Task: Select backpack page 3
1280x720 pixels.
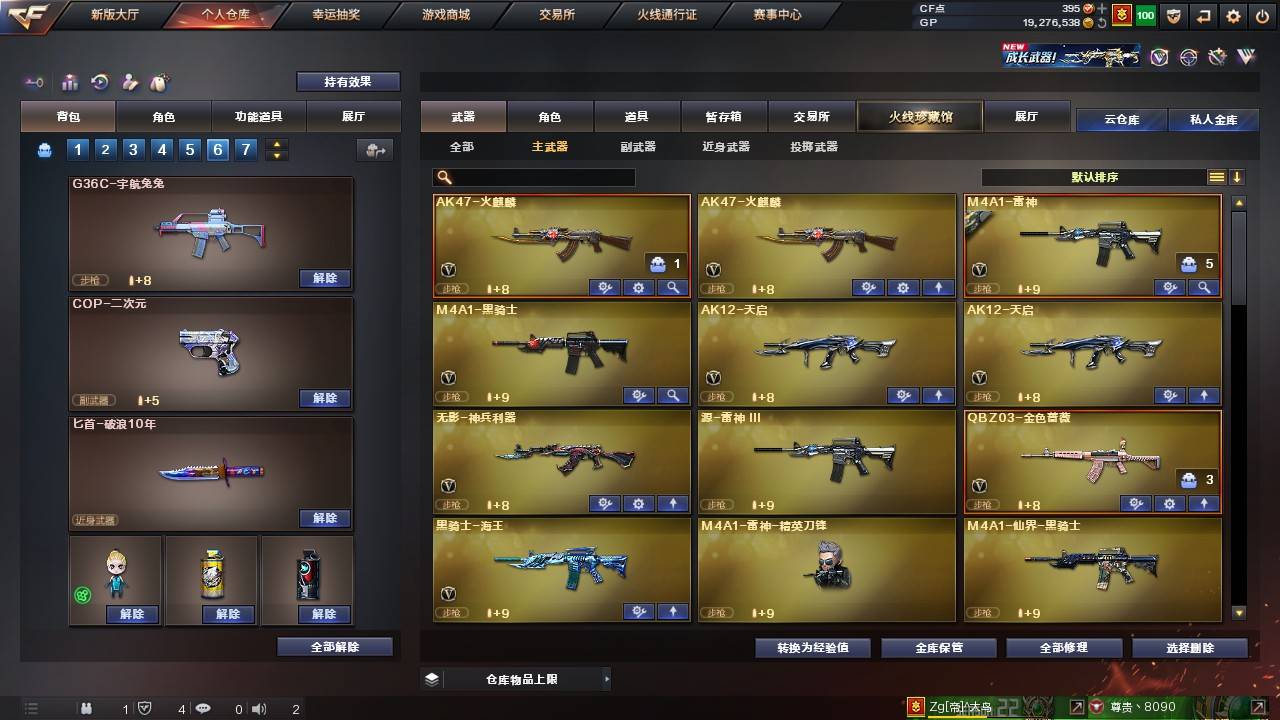Action: (x=132, y=149)
